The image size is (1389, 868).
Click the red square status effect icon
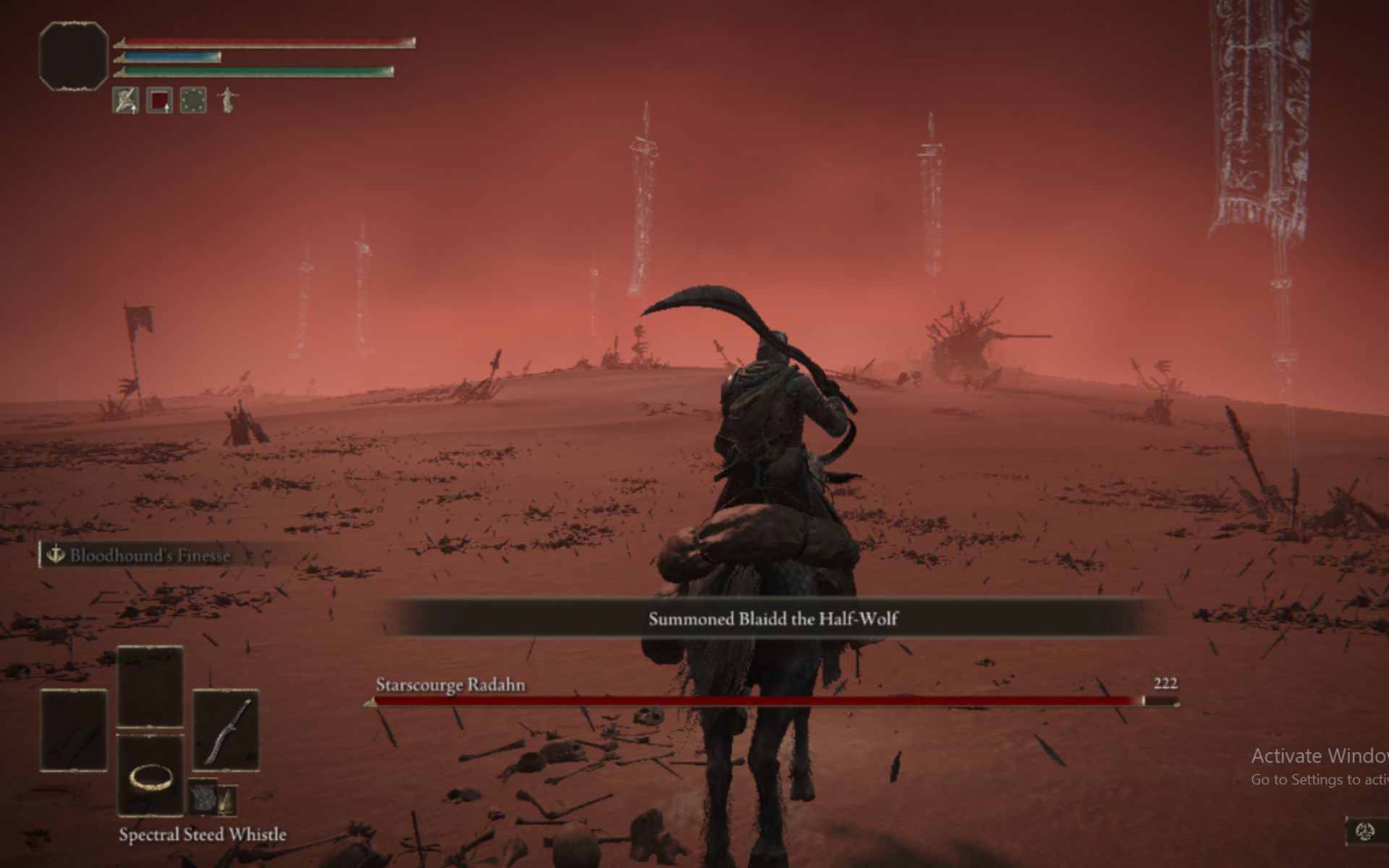(161, 98)
